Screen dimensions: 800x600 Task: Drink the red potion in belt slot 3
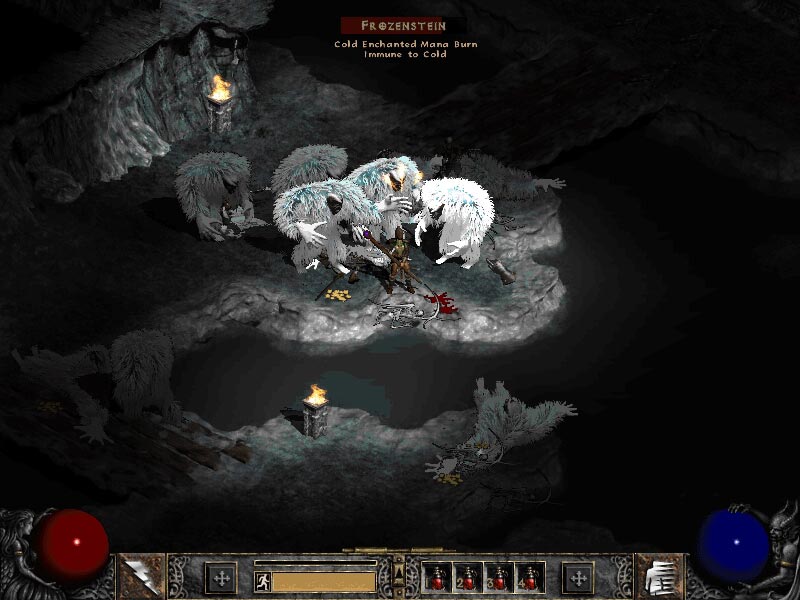[x=499, y=578]
